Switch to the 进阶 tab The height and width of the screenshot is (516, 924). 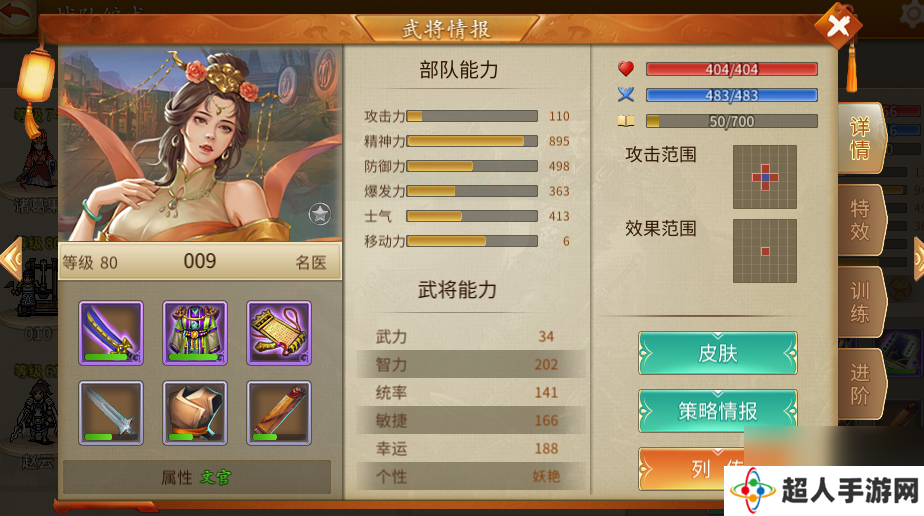(x=860, y=384)
